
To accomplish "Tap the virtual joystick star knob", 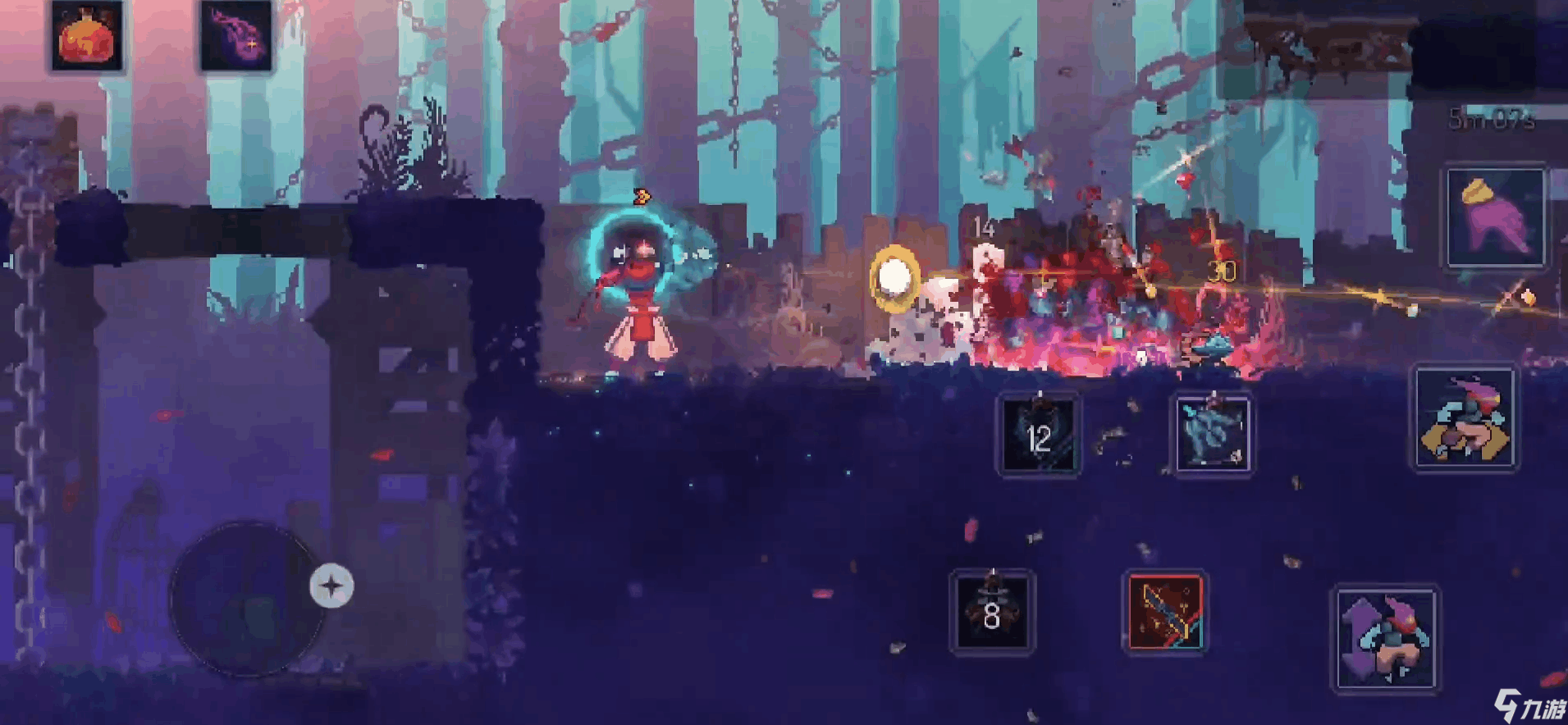I will click(331, 586).
